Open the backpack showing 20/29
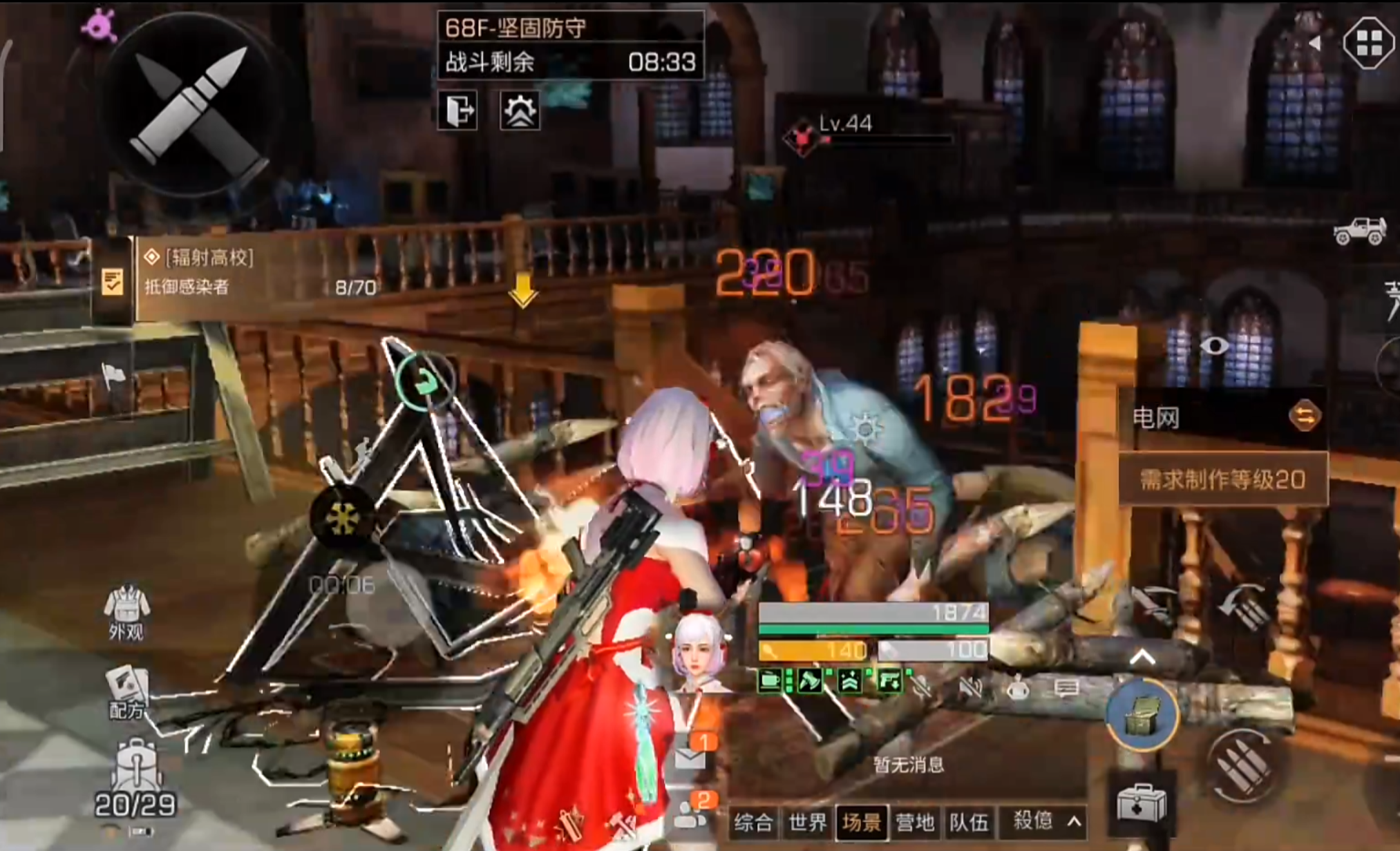 click(x=136, y=777)
